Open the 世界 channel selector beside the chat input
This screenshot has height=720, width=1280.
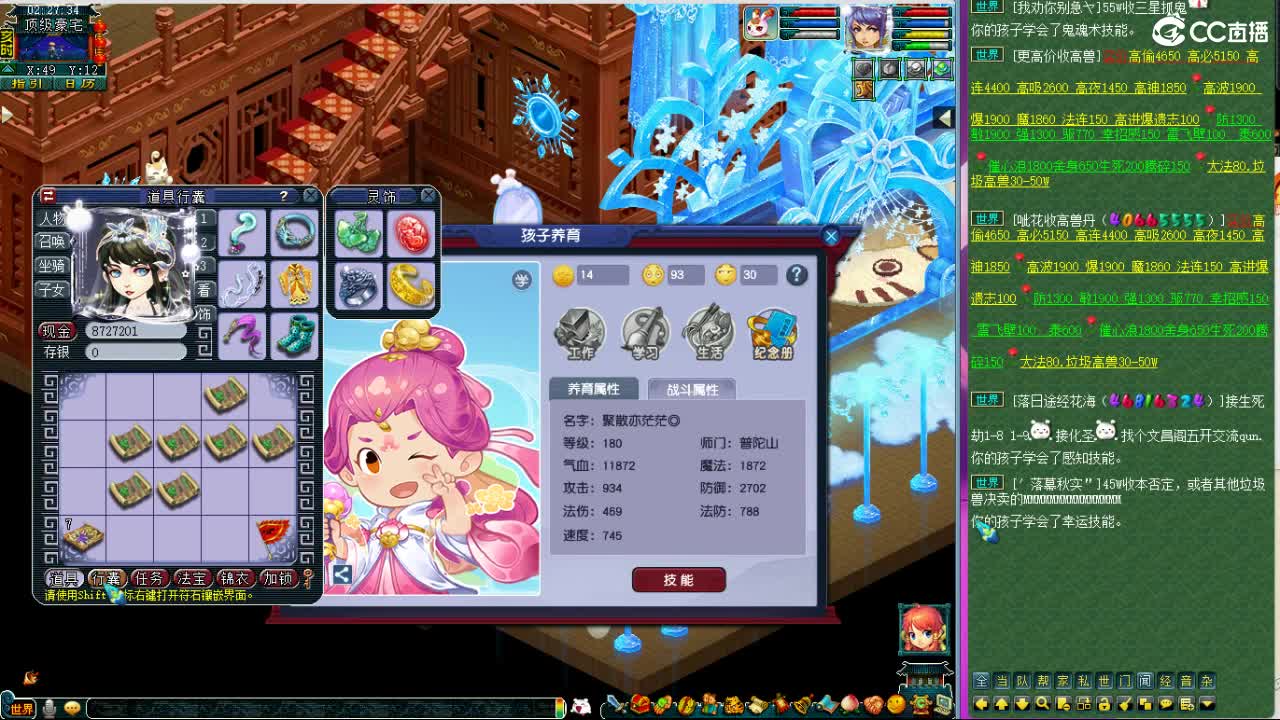click(x=22, y=706)
